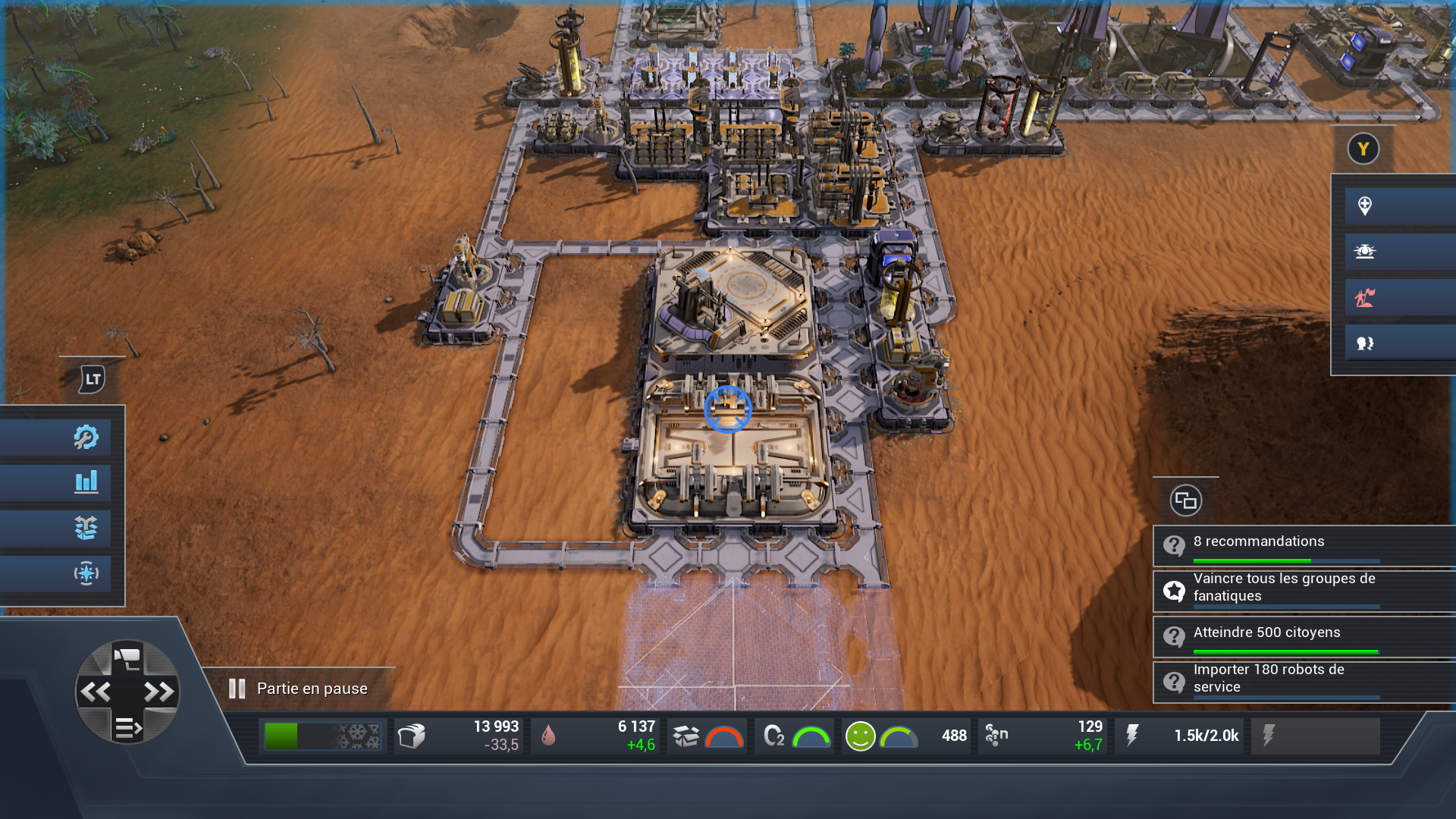Screen dimensions: 1456x819
Task: Toggle the objectives panel window icon
Action: point(1185,500)
